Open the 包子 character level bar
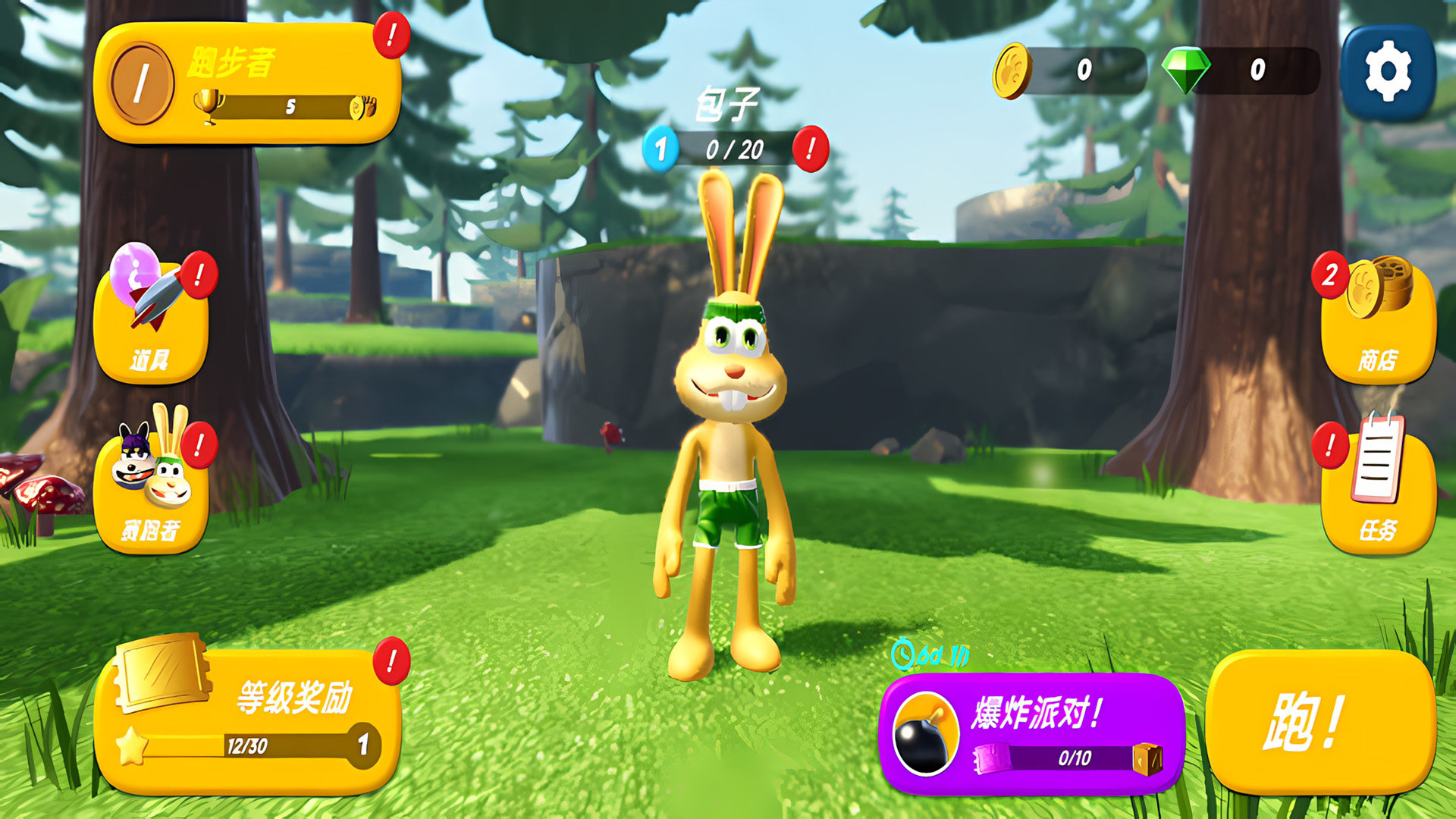Screen dimensions: 1456x819 coord(734,149)
